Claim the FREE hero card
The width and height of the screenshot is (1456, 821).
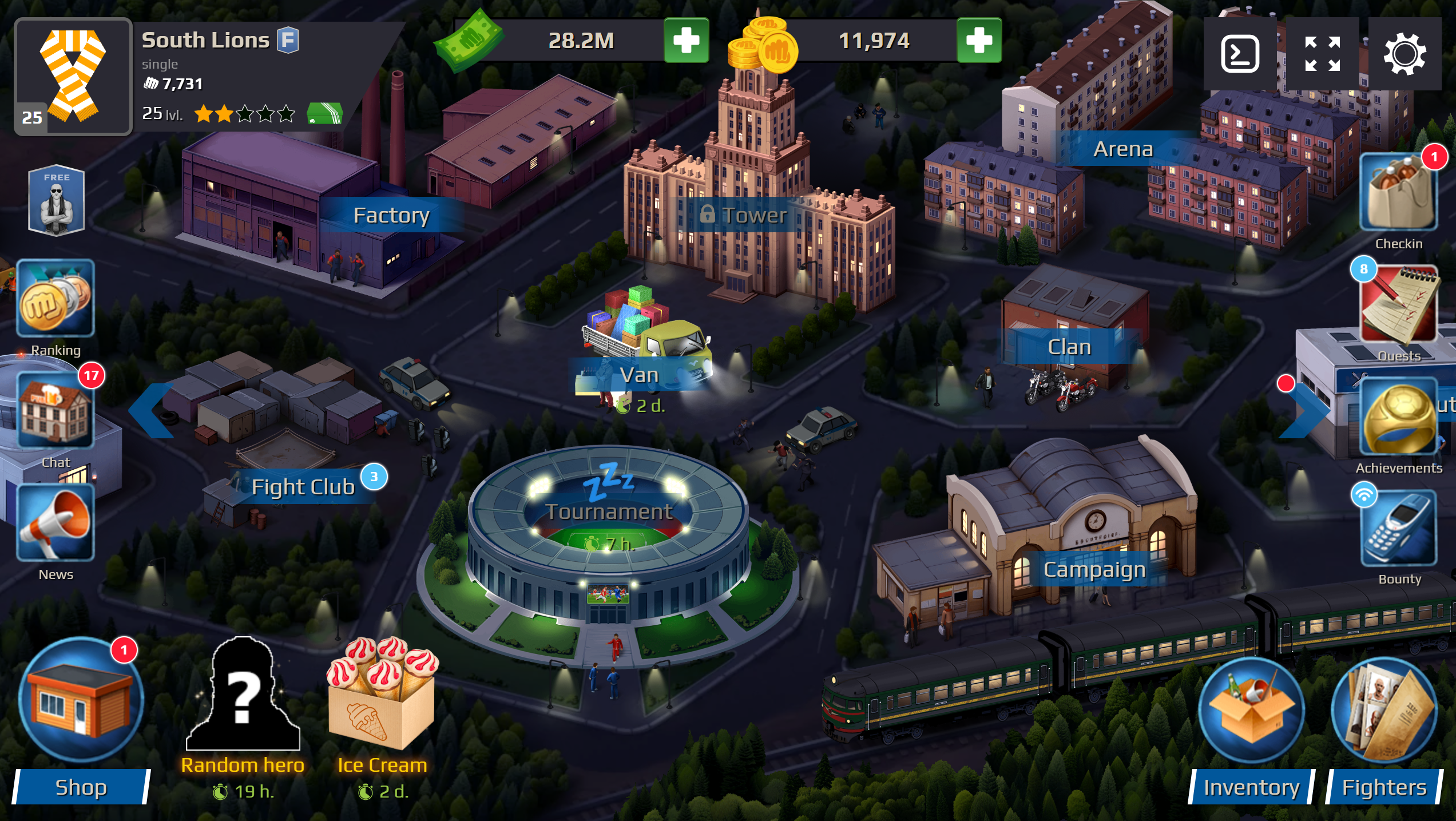pos(56,200)
